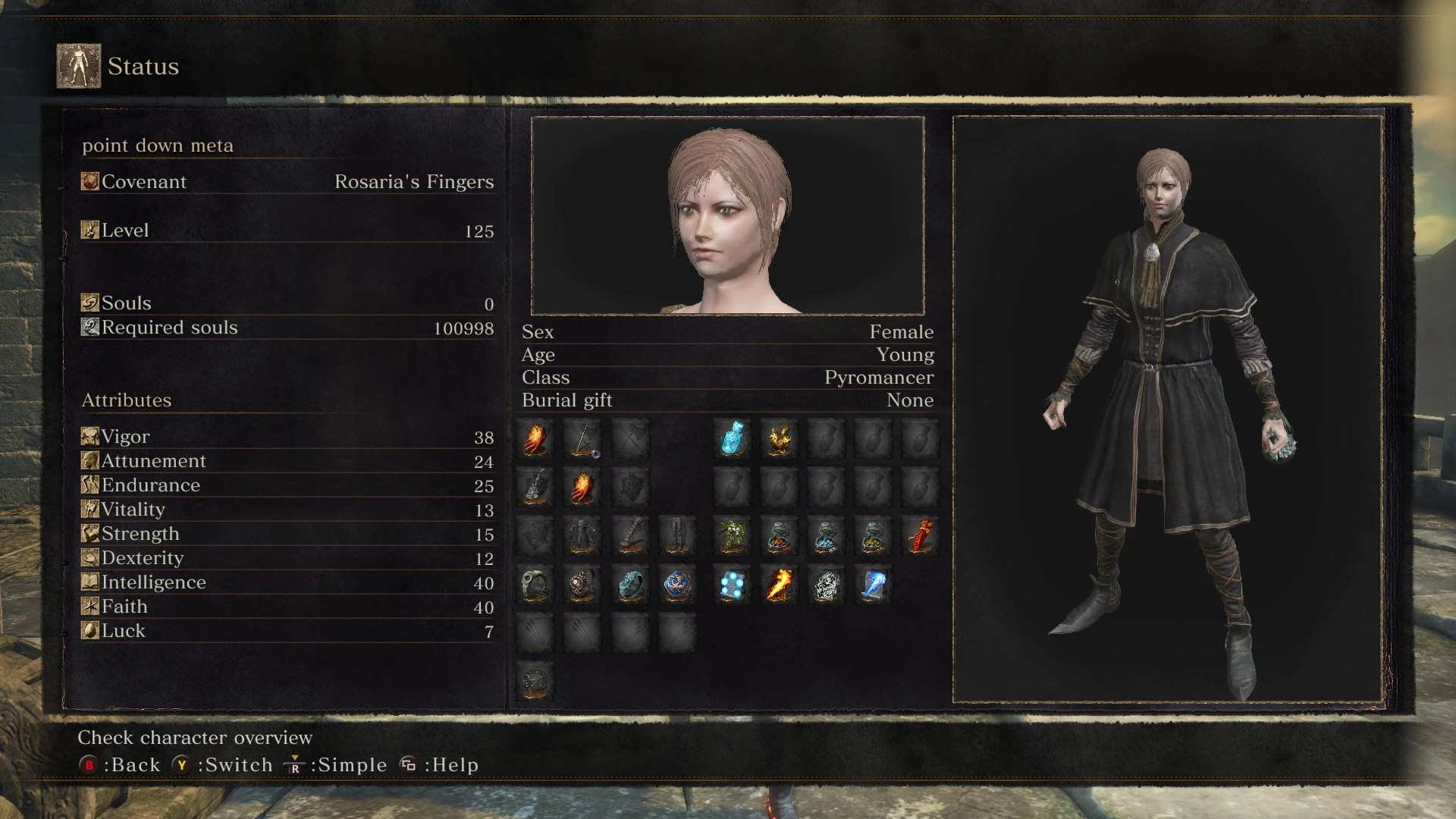Select the white static spell scroll

826,585
